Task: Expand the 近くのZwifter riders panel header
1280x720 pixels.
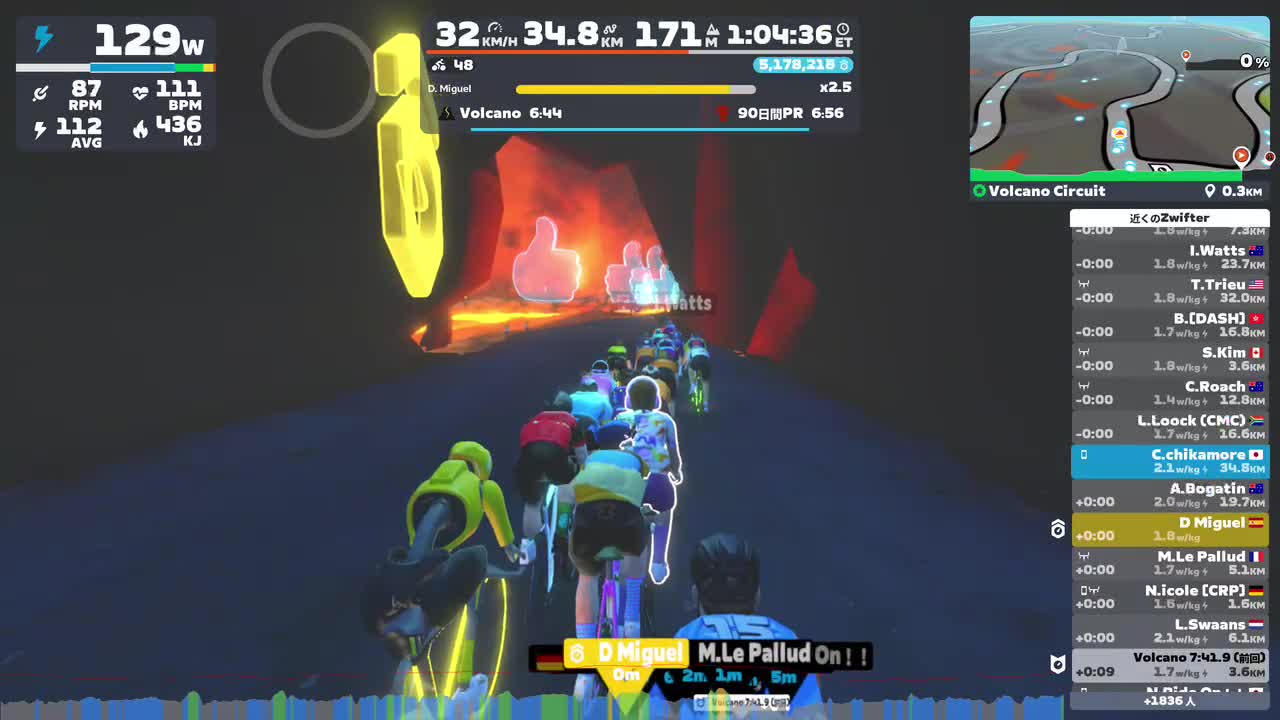Action: click(1168, 217)
